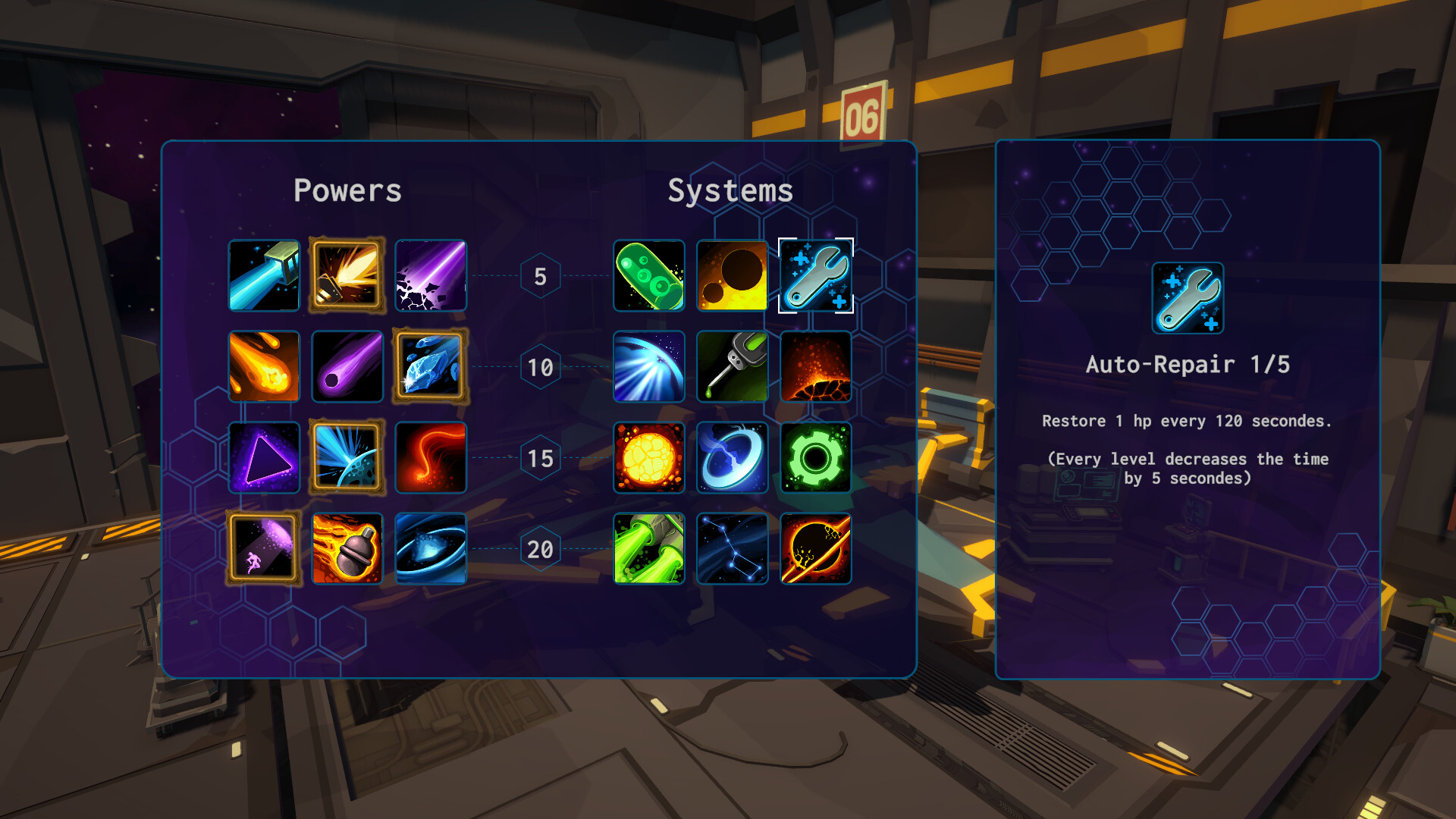
Task: Switch to the Systems section header
Action: coord(730,190)
